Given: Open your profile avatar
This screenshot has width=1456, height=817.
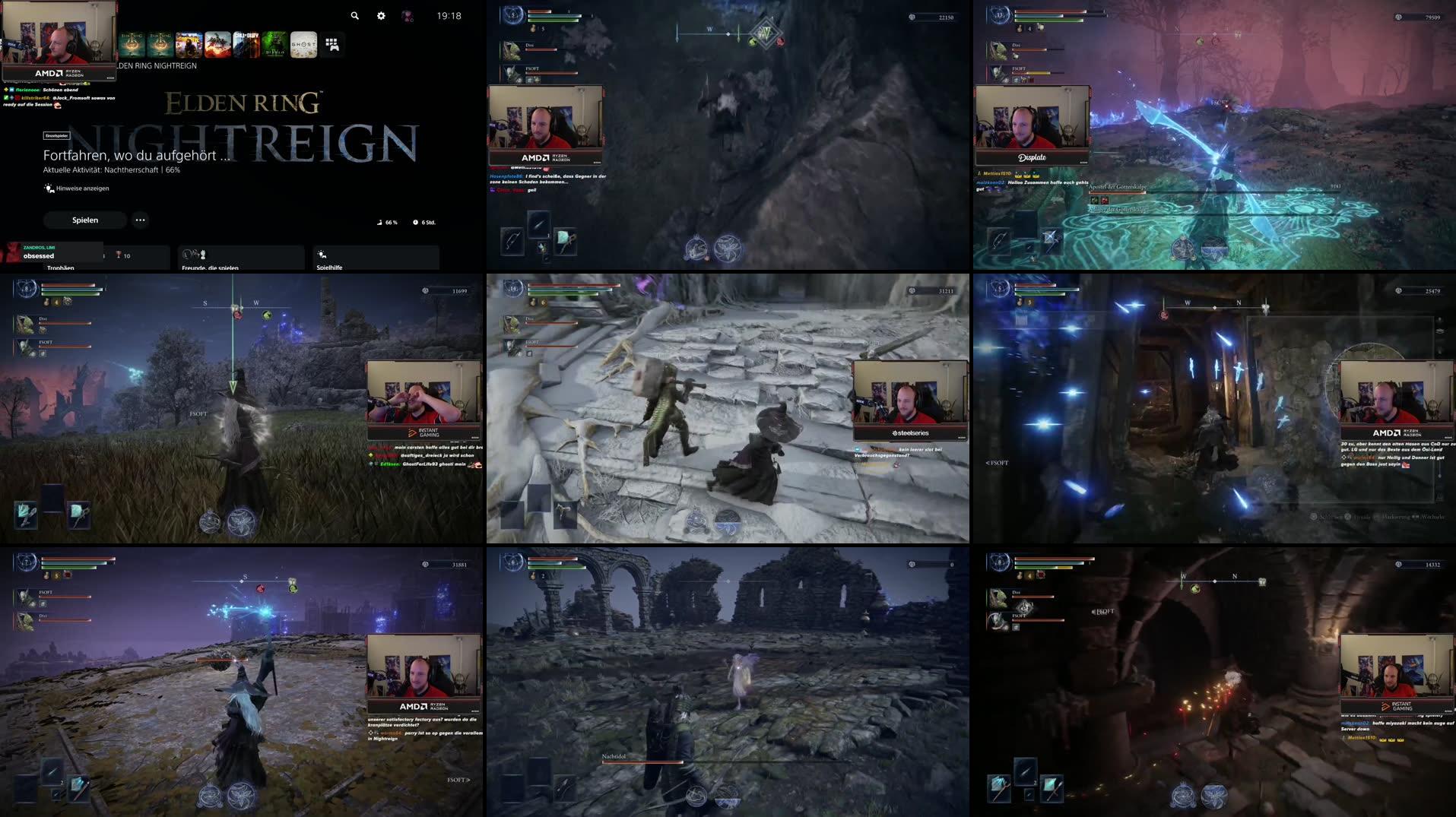Looking at the screenshot, I should [408, 15].
